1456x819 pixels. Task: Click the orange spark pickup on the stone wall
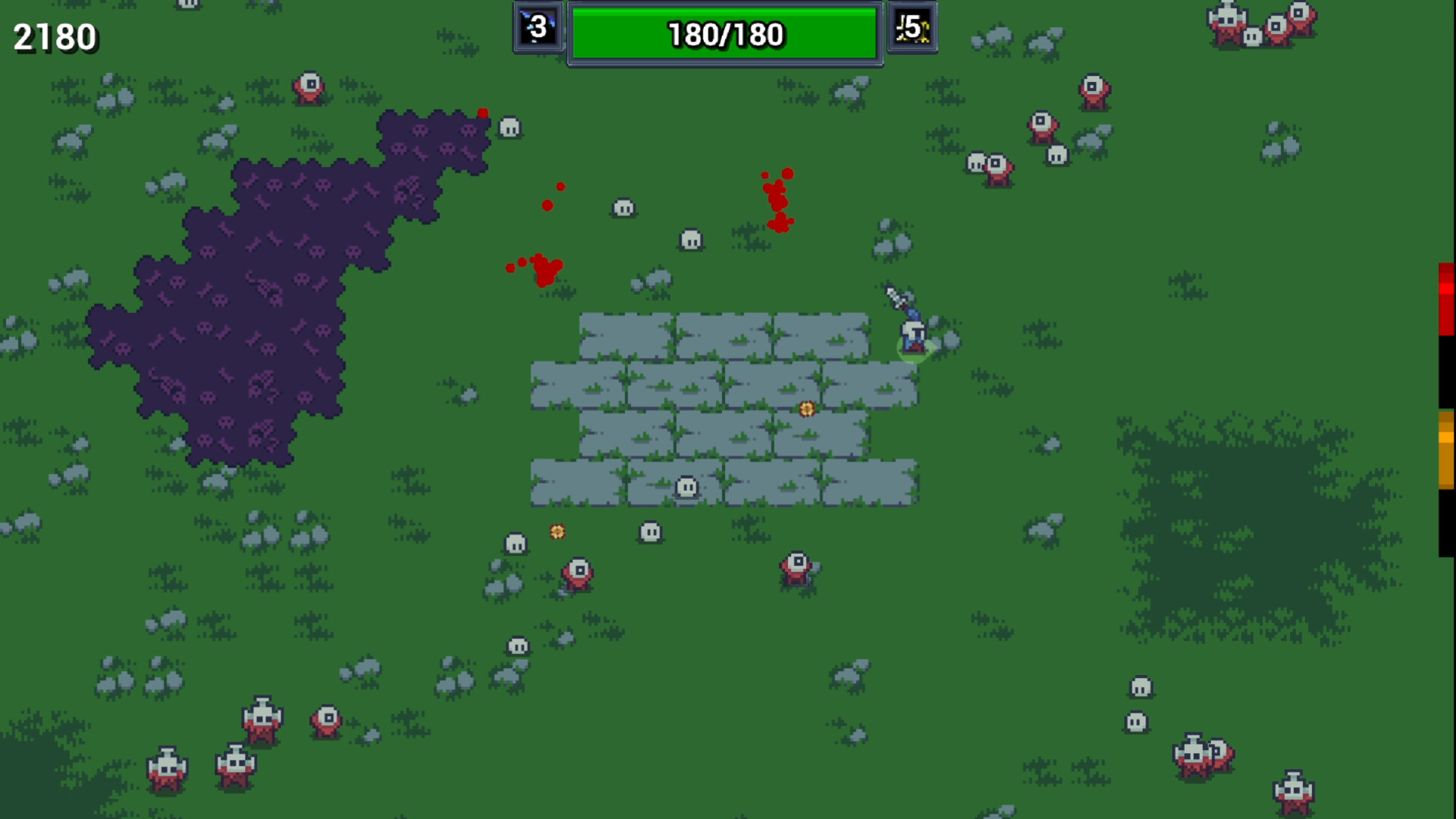806,409
